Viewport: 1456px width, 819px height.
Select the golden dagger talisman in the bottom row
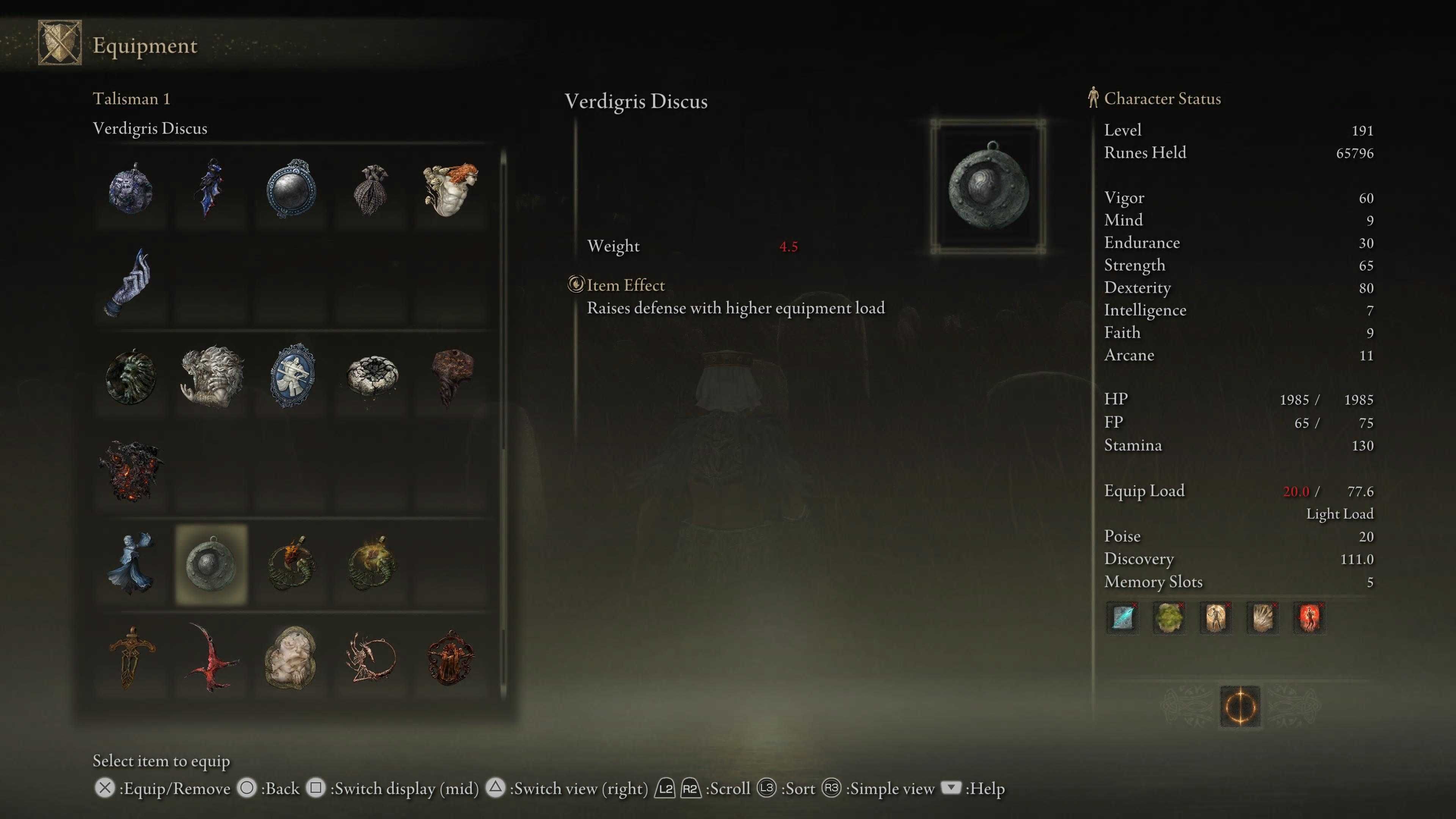(131, 659)
